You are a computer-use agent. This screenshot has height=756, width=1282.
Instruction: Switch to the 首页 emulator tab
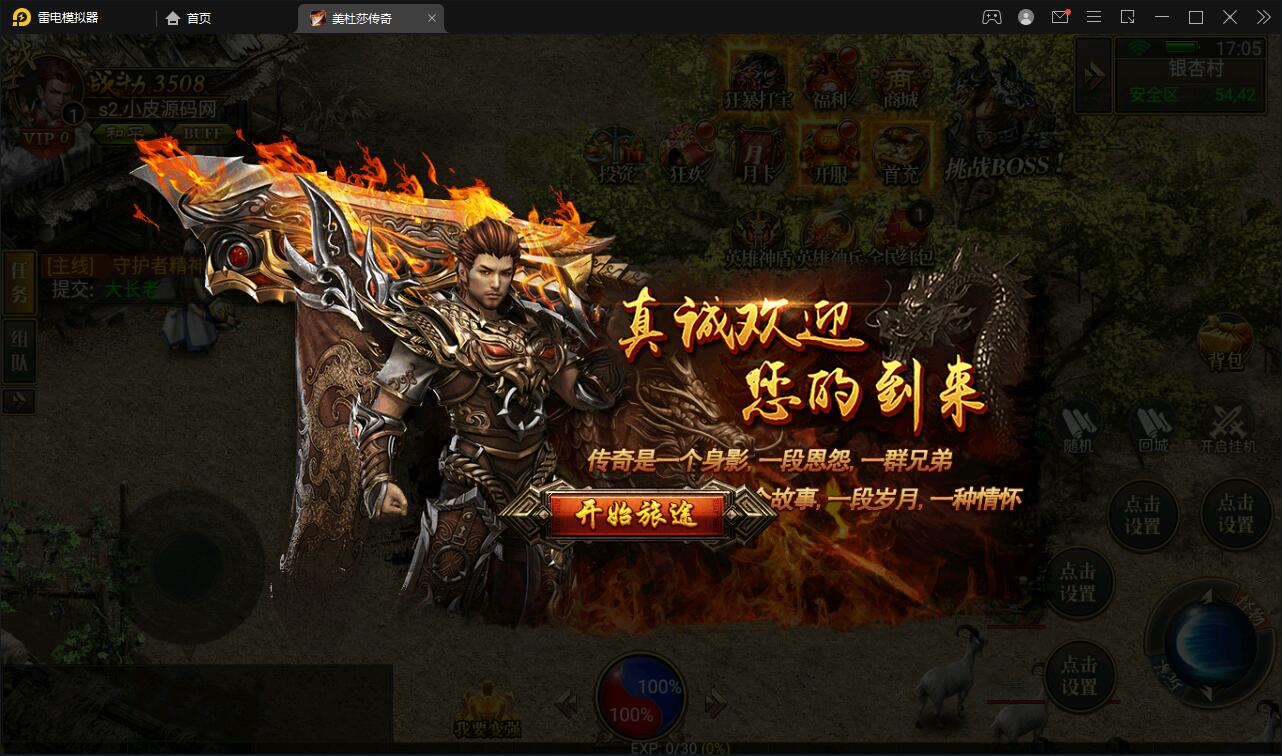tap(188, 17)
